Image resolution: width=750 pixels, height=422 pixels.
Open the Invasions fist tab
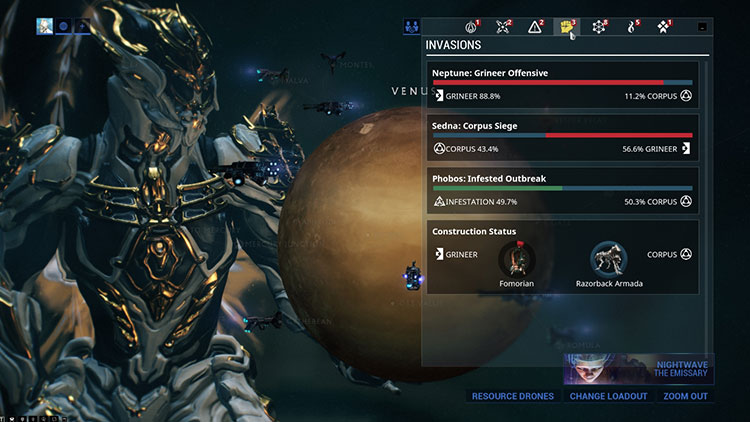(x=567, y=26)
